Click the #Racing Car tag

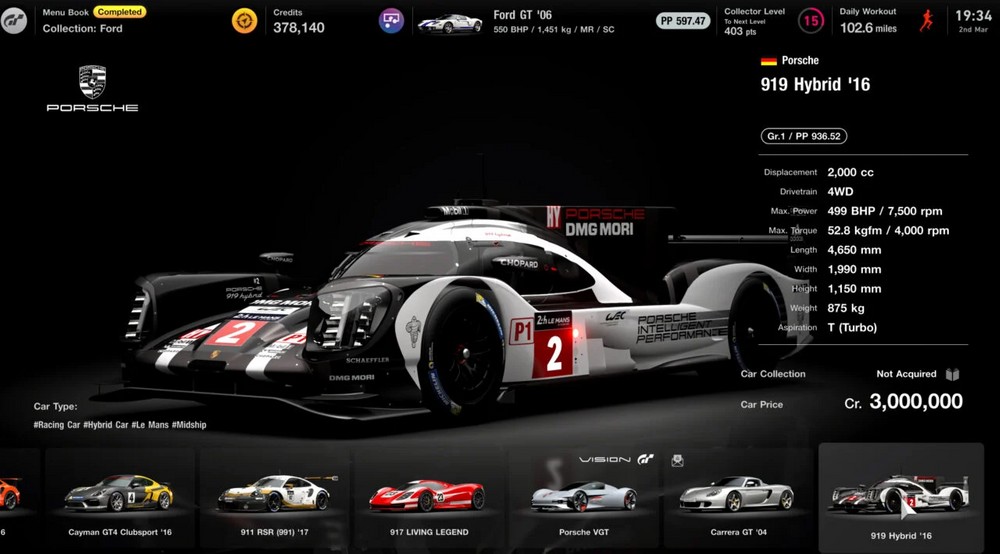pyautogui.click(x=56, y=425)
